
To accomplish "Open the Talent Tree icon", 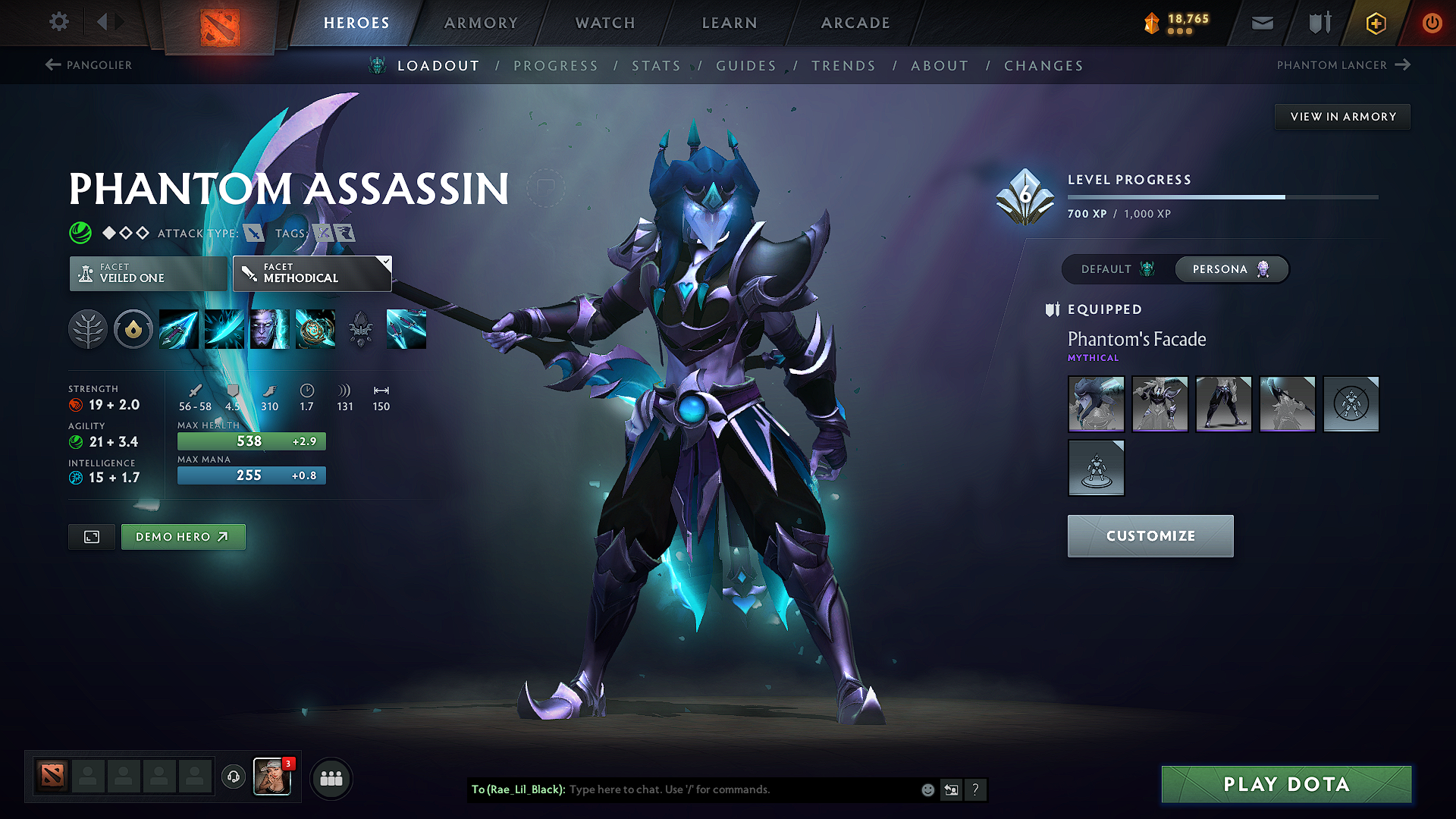I will [x=88, y=329].
